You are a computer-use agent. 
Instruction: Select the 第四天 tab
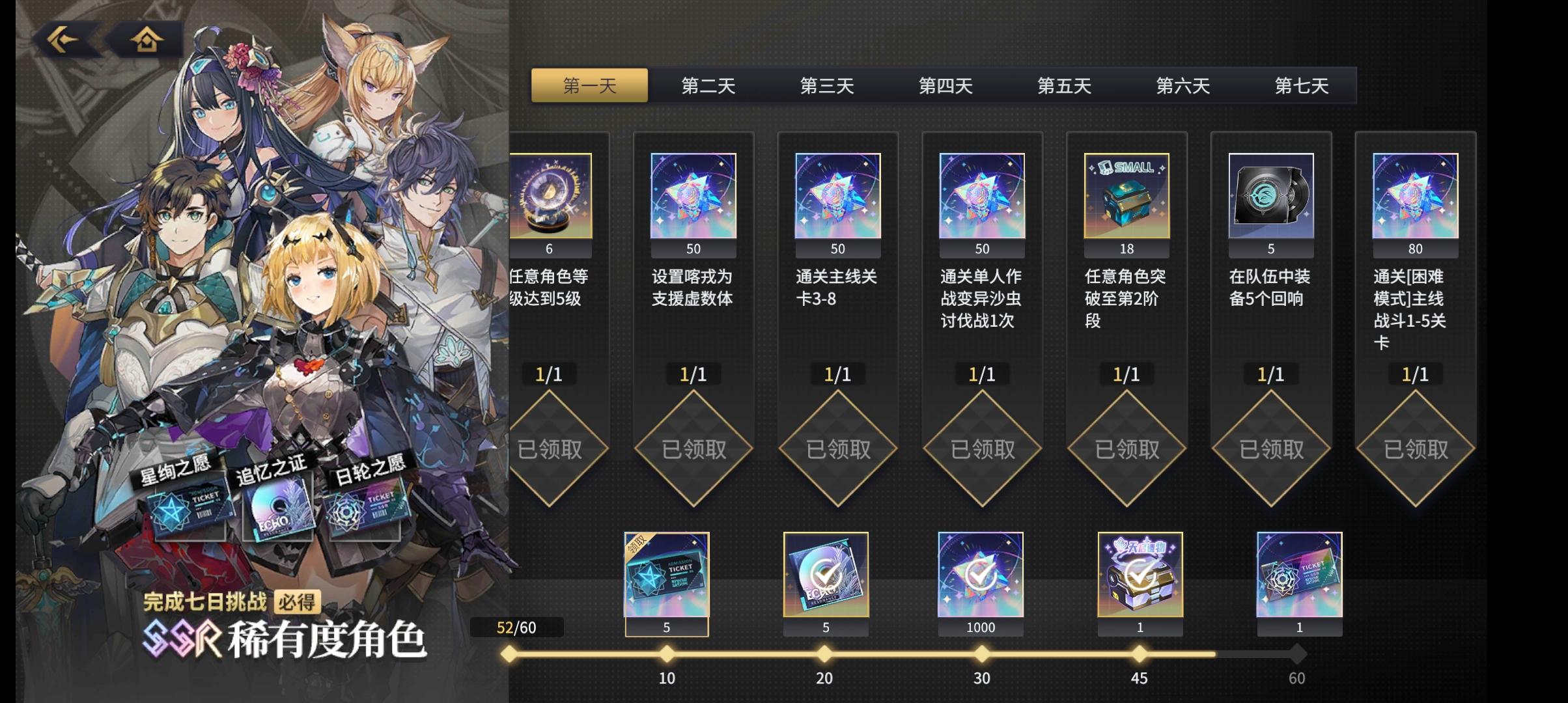(x=945, y=85)
